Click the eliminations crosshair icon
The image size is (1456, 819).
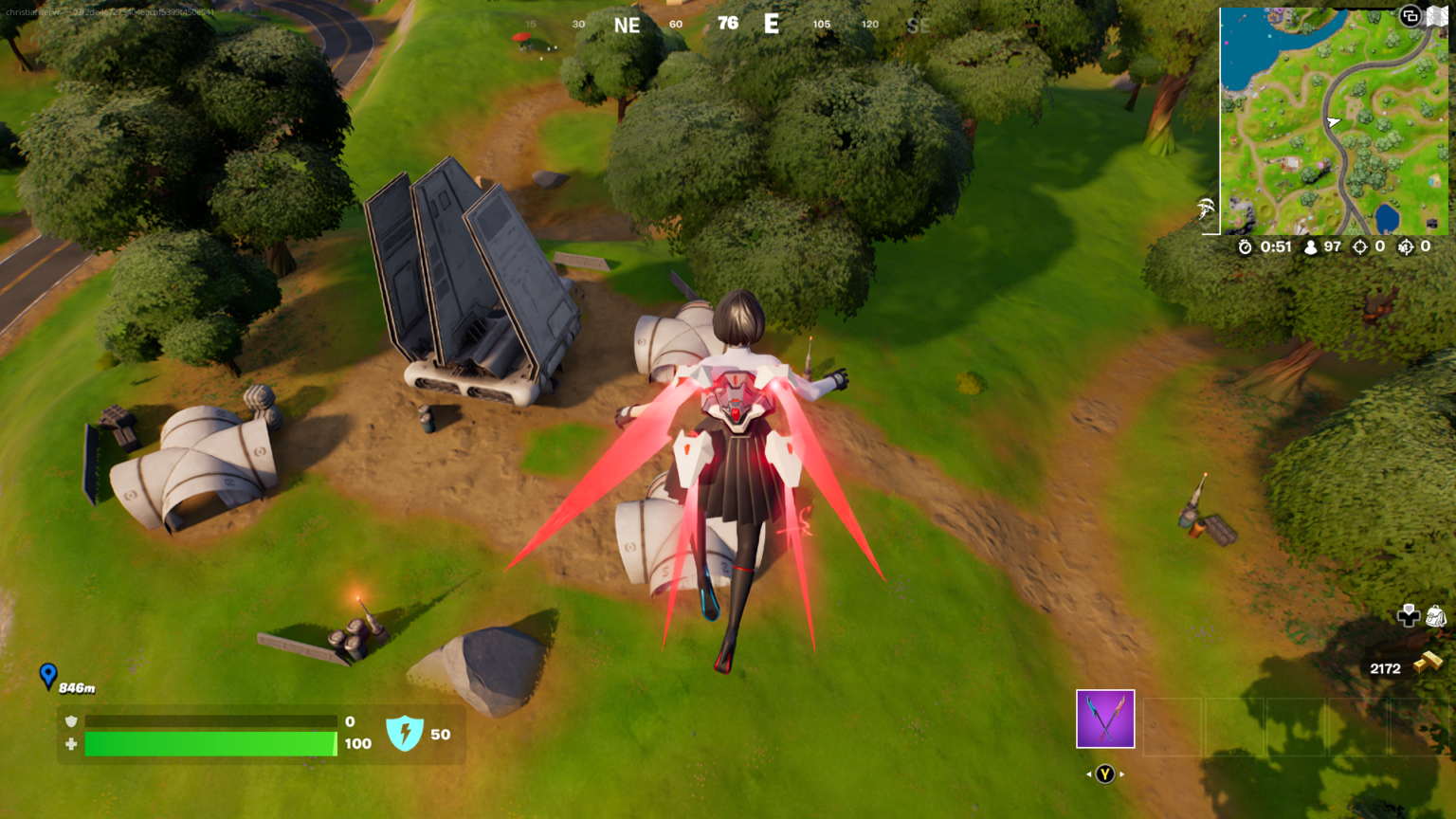1361,246
